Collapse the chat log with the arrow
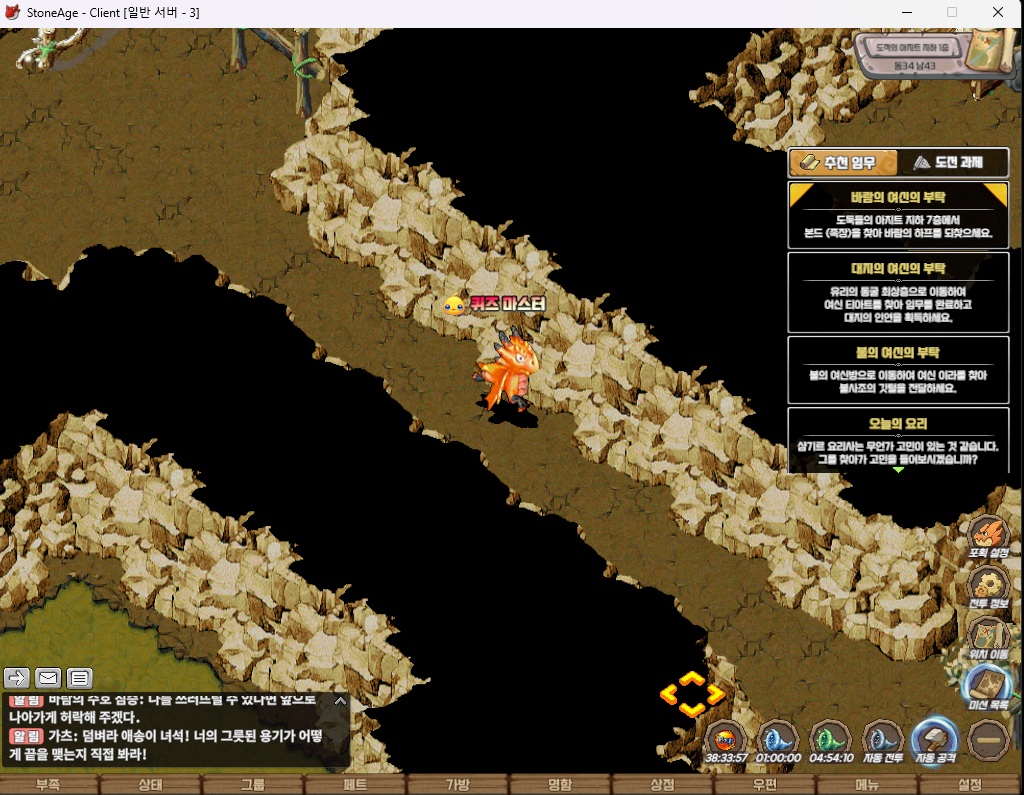Image resolution: width=1024 pixels, height=795 pixels. click(x=340, y=701)
